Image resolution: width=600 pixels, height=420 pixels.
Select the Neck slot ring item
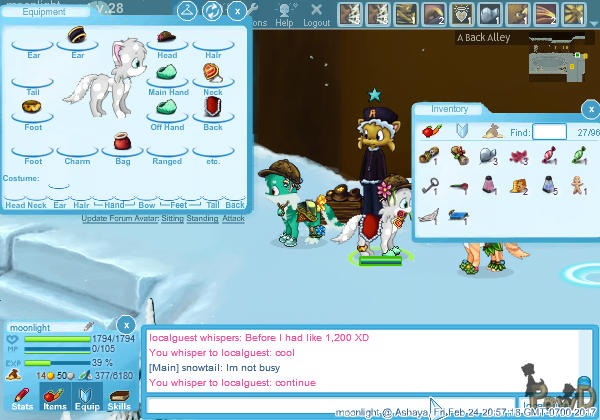click(211, 73)
